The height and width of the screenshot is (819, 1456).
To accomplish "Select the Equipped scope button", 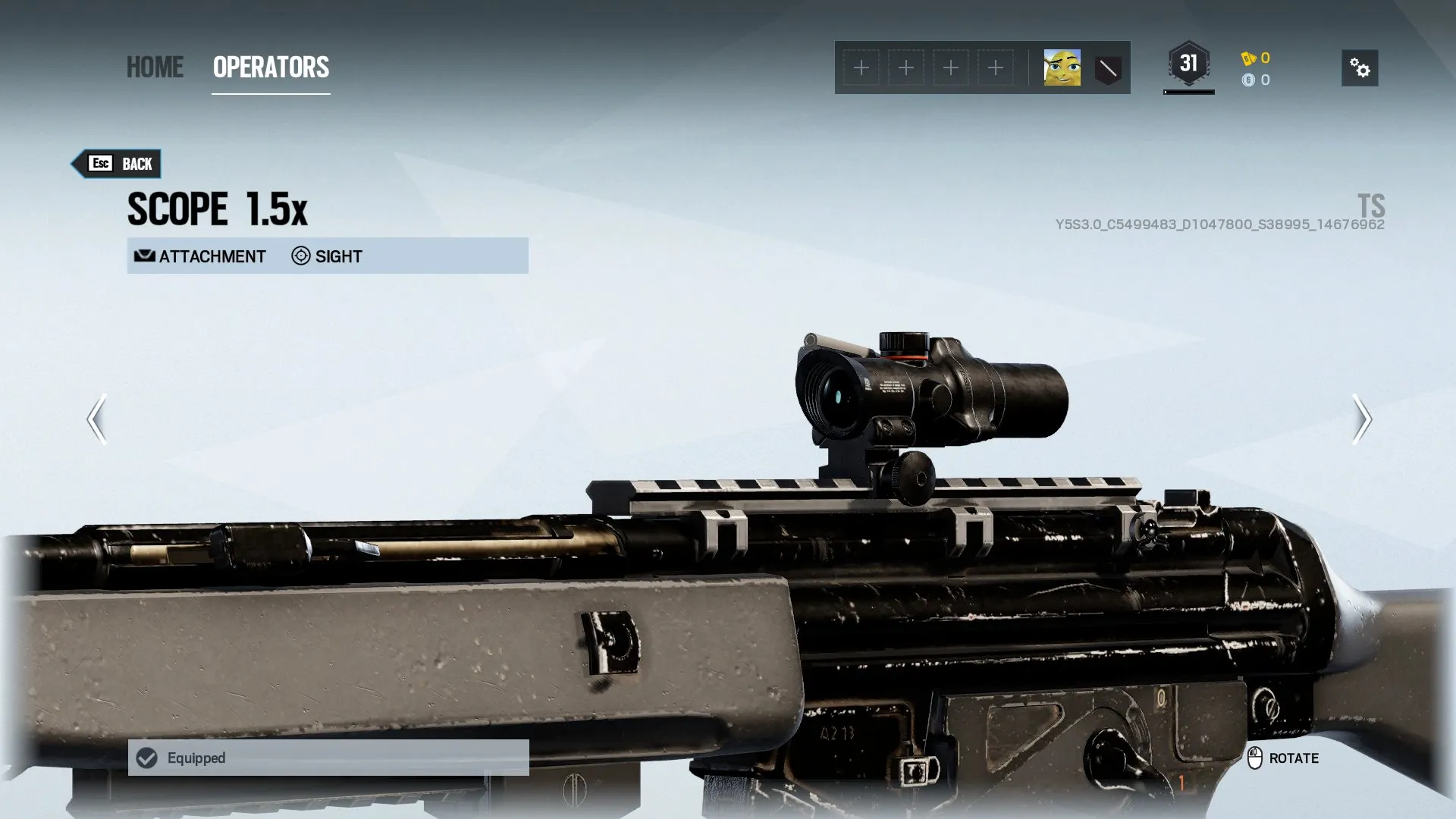I will [x=328, y=758].
